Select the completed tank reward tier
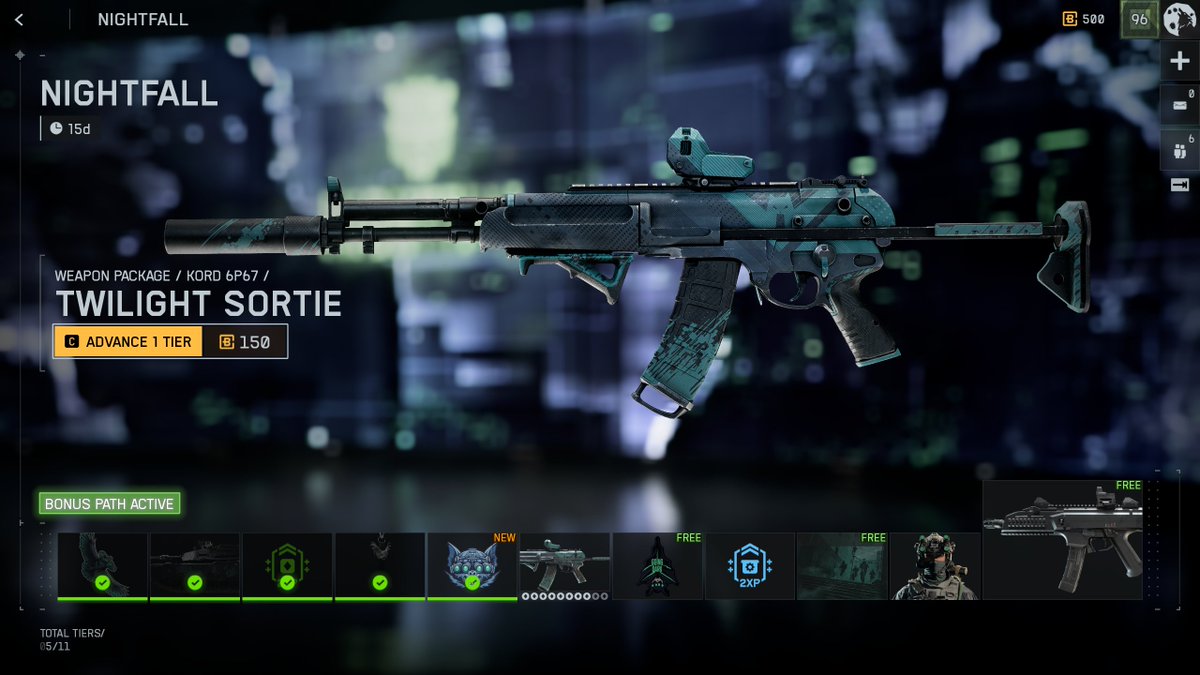Image resolution: width=1200 pixels, height=675 pixels. pos(194,566)
